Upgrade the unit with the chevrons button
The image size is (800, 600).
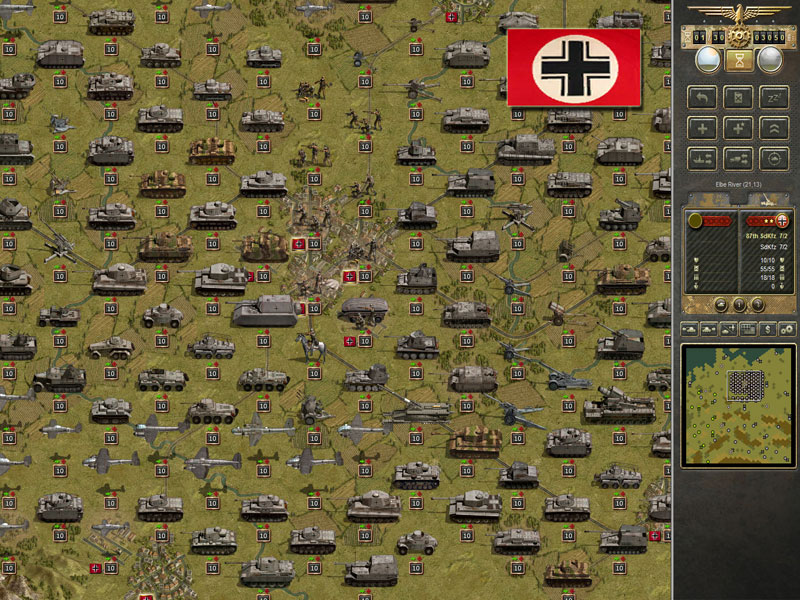click(x=773, y=128)
